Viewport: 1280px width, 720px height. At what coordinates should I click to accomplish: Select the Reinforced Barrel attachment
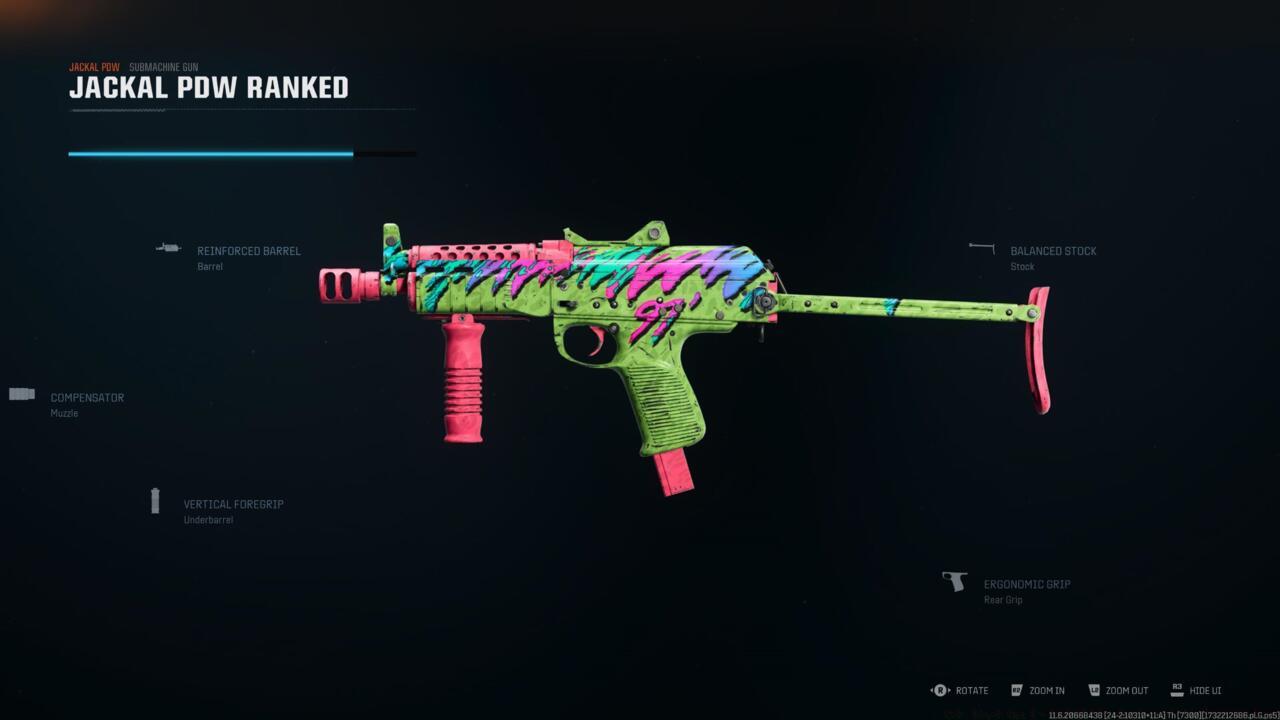(x=248, y=252)
